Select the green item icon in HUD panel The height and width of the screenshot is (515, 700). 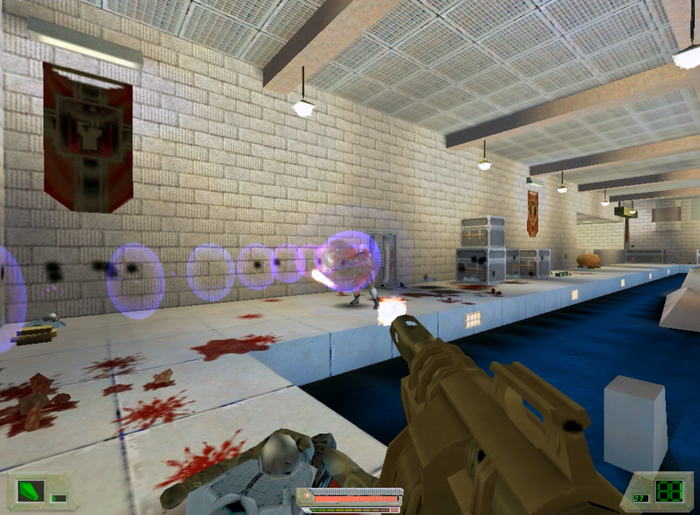coord(29,492)
